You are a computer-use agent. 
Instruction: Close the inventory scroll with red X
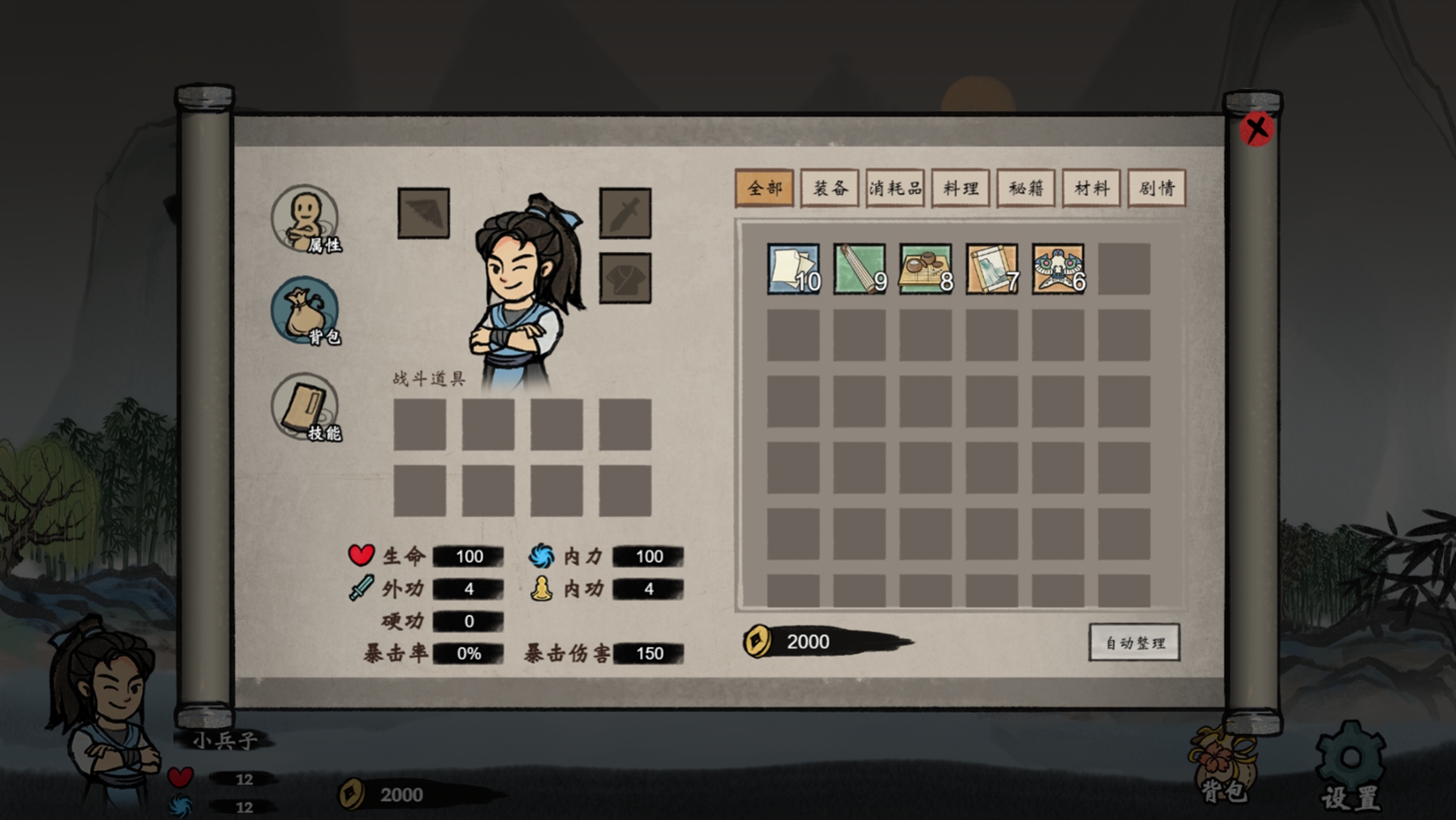pyautogui.click(x=1256, y=129)
